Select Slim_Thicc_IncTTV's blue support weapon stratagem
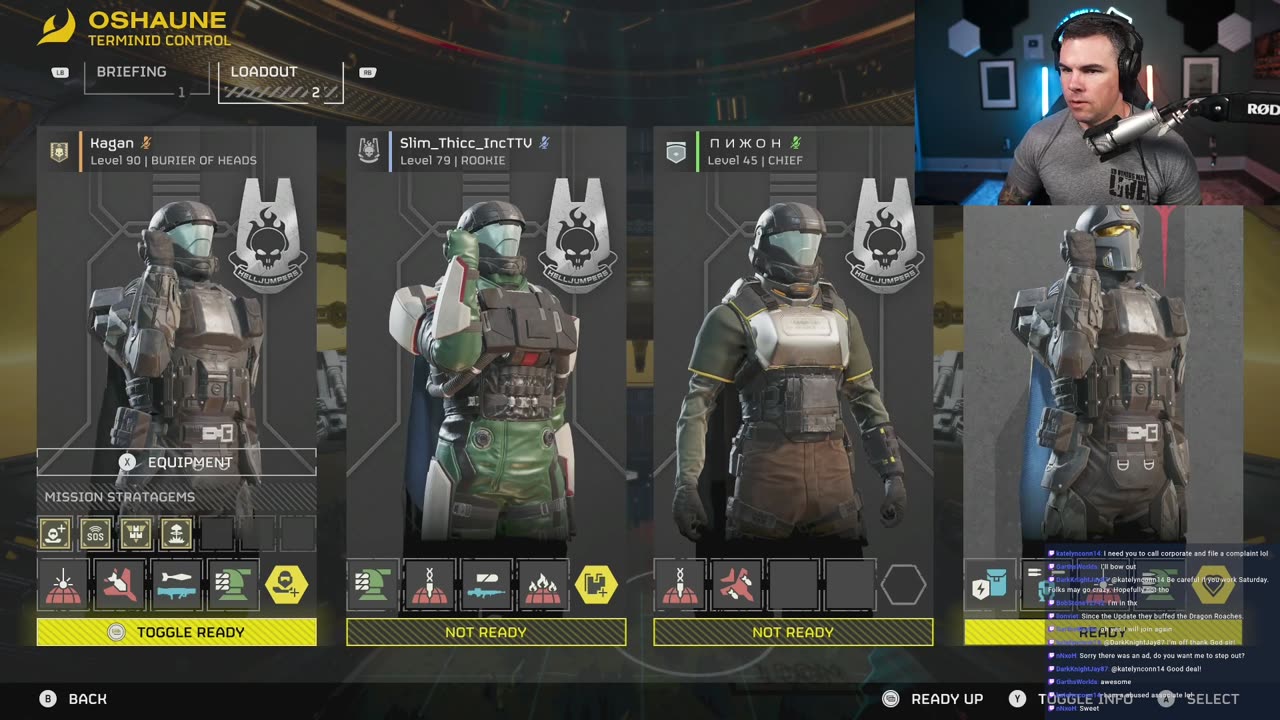The width and height of the screenshot is (1280, 720). pos(486,585)
